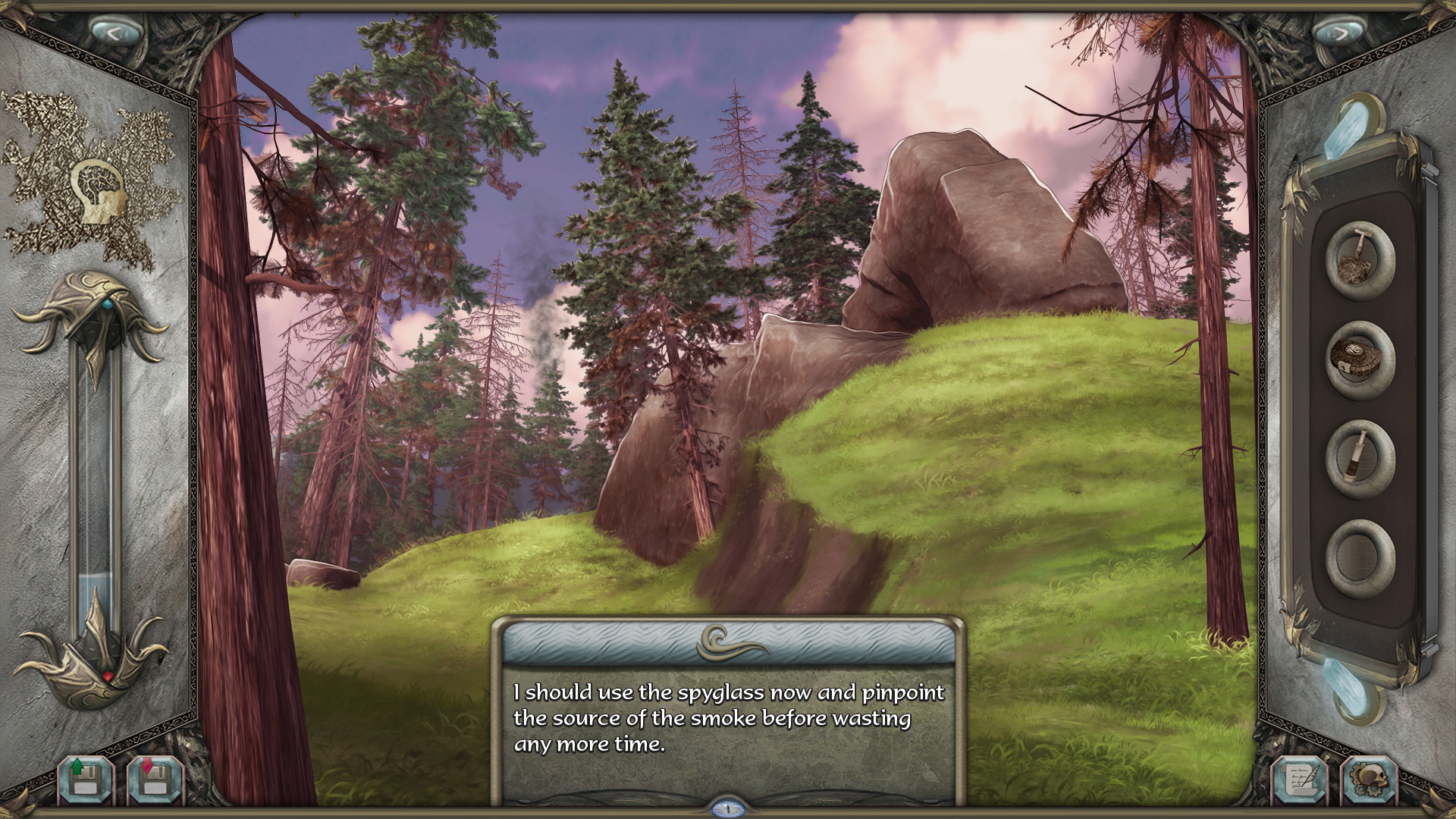Viewport: 1456px width, 819px height.
Task: Select the round engraved case inventory item
Action: 1359,359
